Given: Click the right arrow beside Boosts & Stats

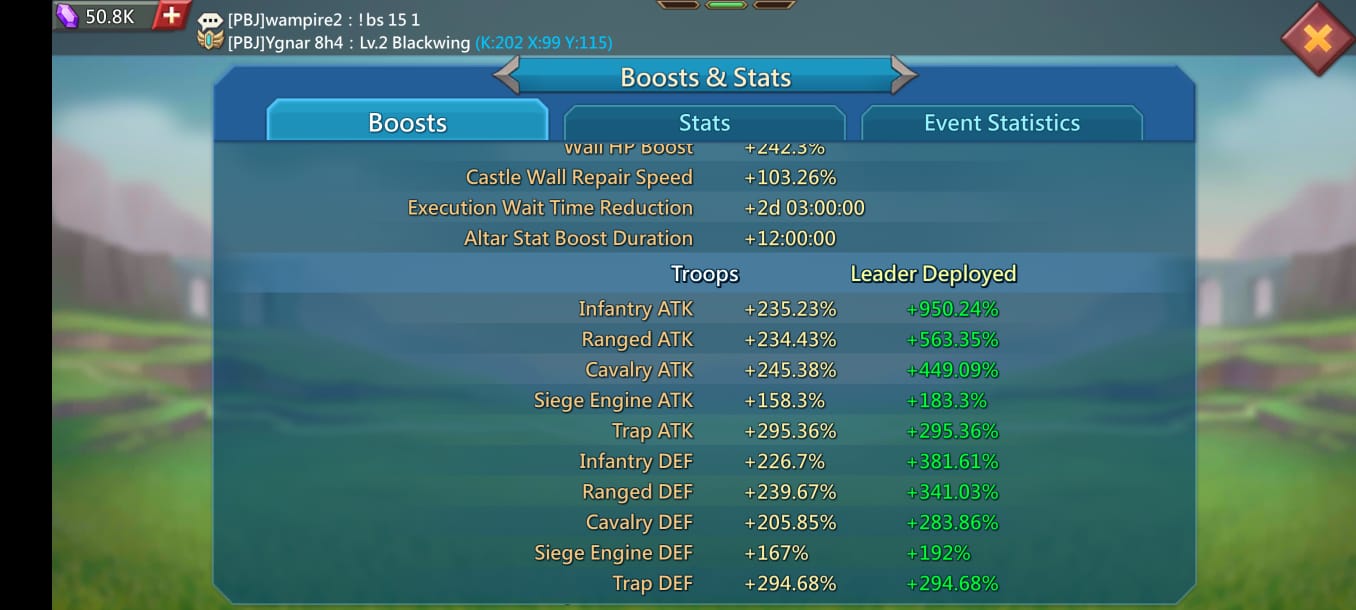Looking at the screenshot, I should click(903, 76).
